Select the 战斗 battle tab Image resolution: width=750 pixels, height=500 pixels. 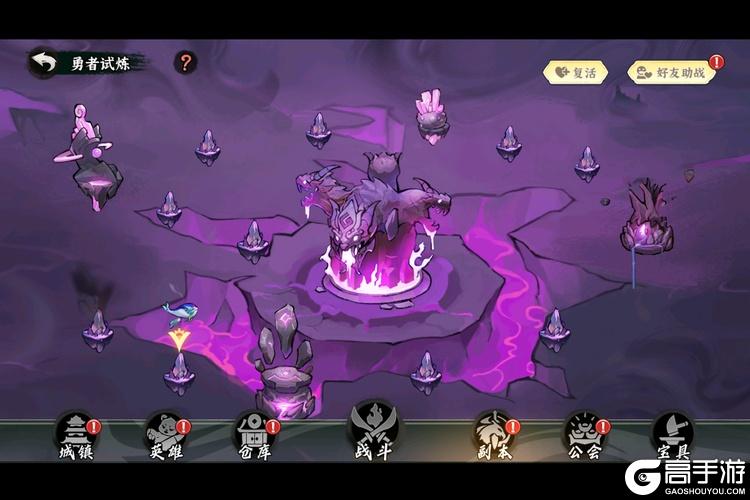pyautogui.click(x=370, y=437)
